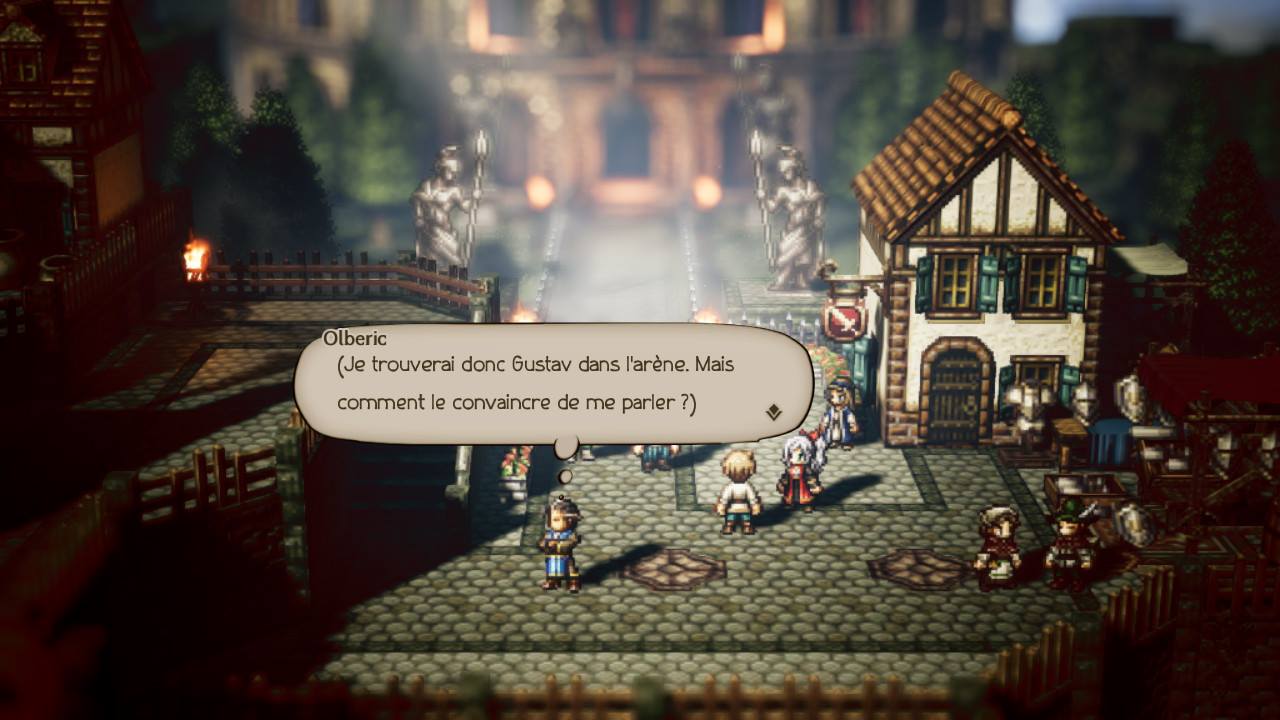
Task: Advance dialogue with the diamond arrow indicator
Action: (773, 411)
